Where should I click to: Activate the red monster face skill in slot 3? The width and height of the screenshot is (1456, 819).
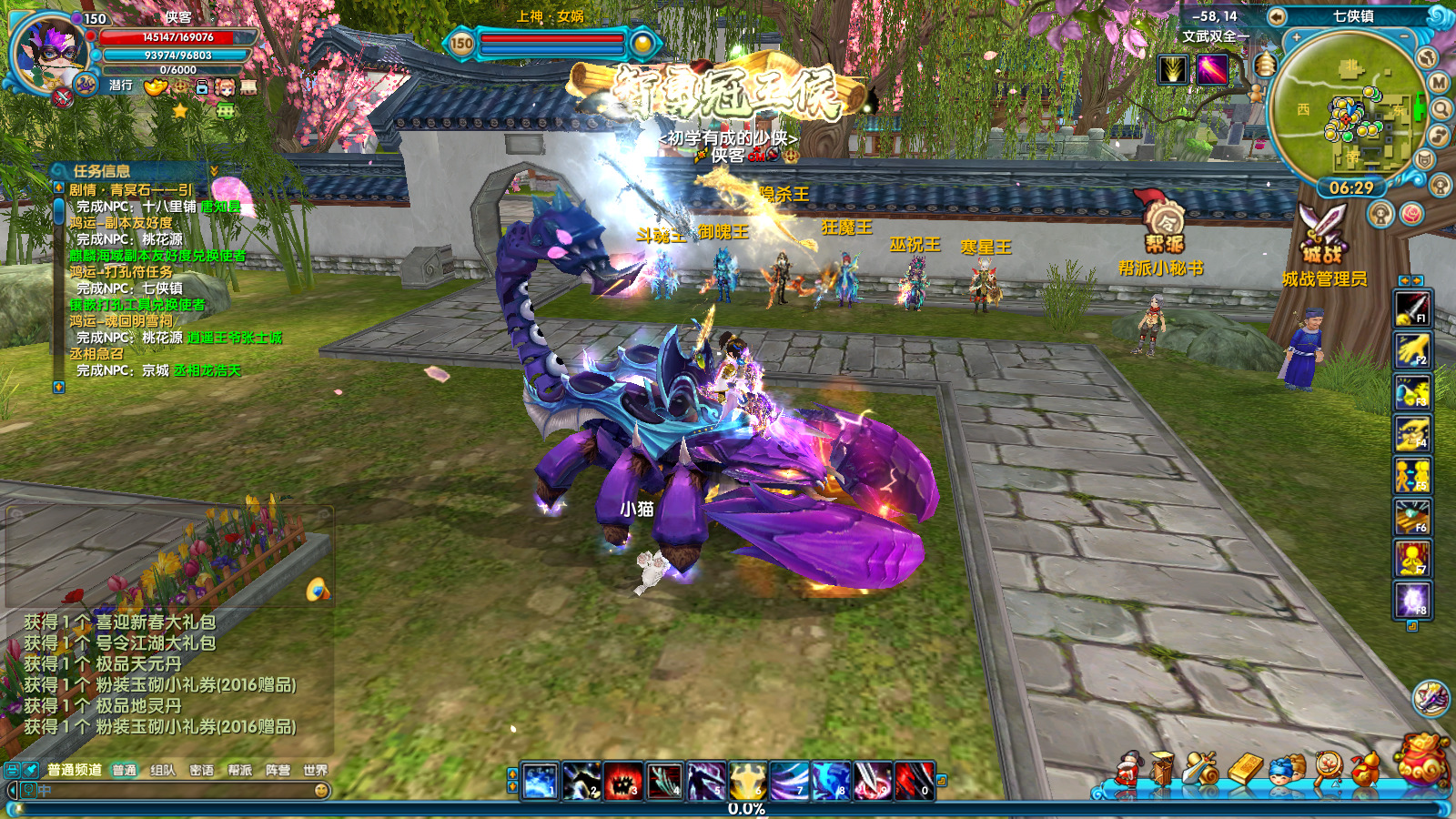(x=622, y=781)
